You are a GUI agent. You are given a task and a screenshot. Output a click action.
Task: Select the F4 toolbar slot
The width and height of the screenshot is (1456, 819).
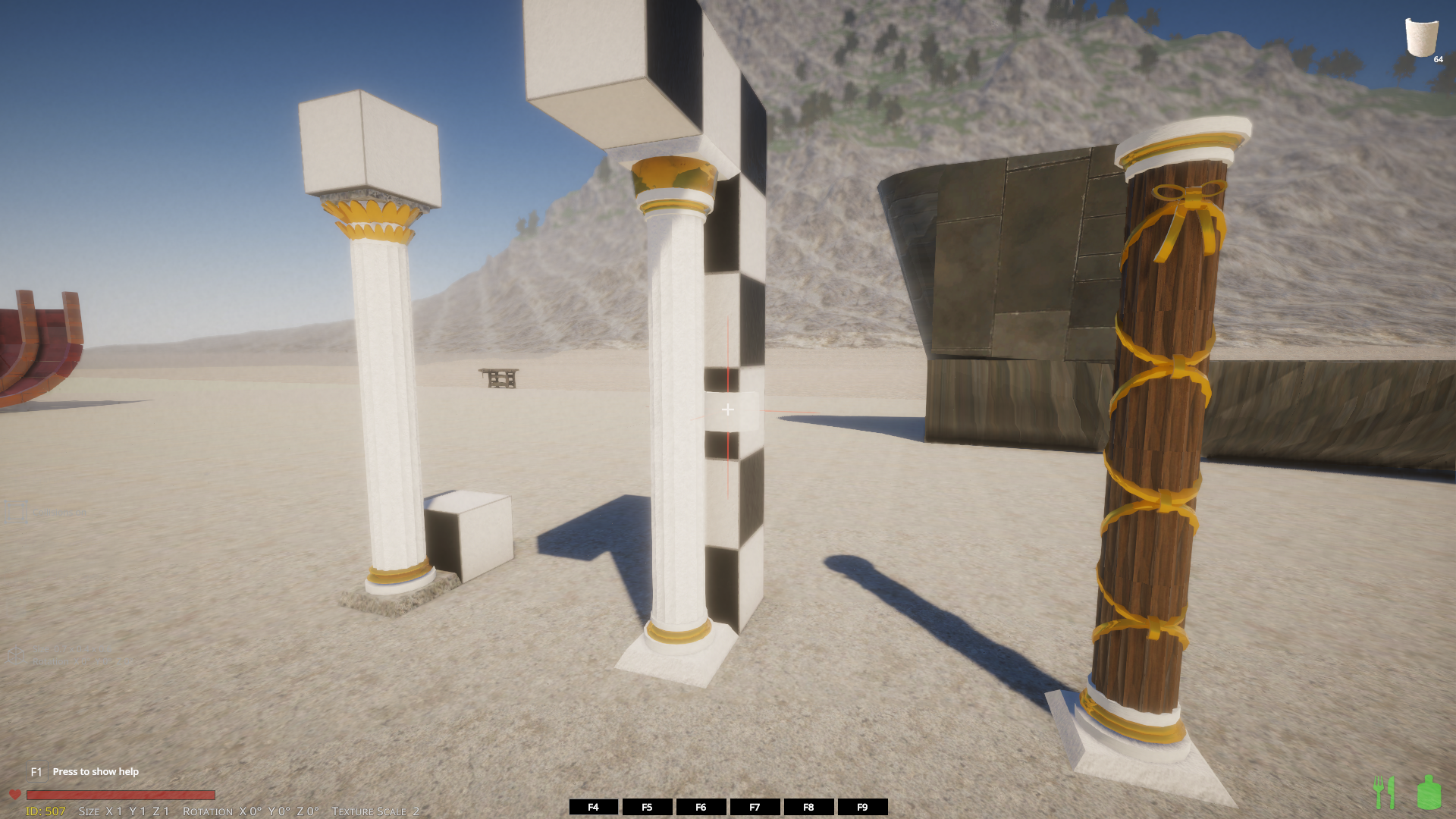(593, 807)
